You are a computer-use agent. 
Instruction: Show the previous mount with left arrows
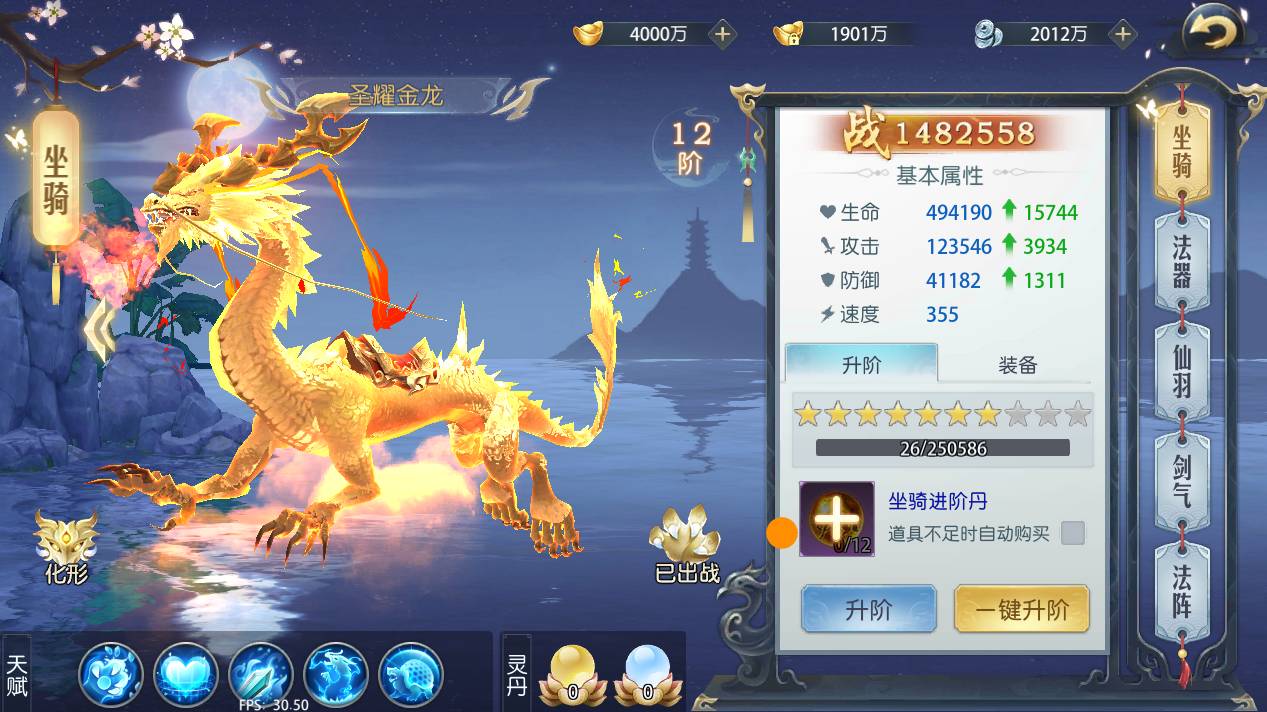click(99, 333)
